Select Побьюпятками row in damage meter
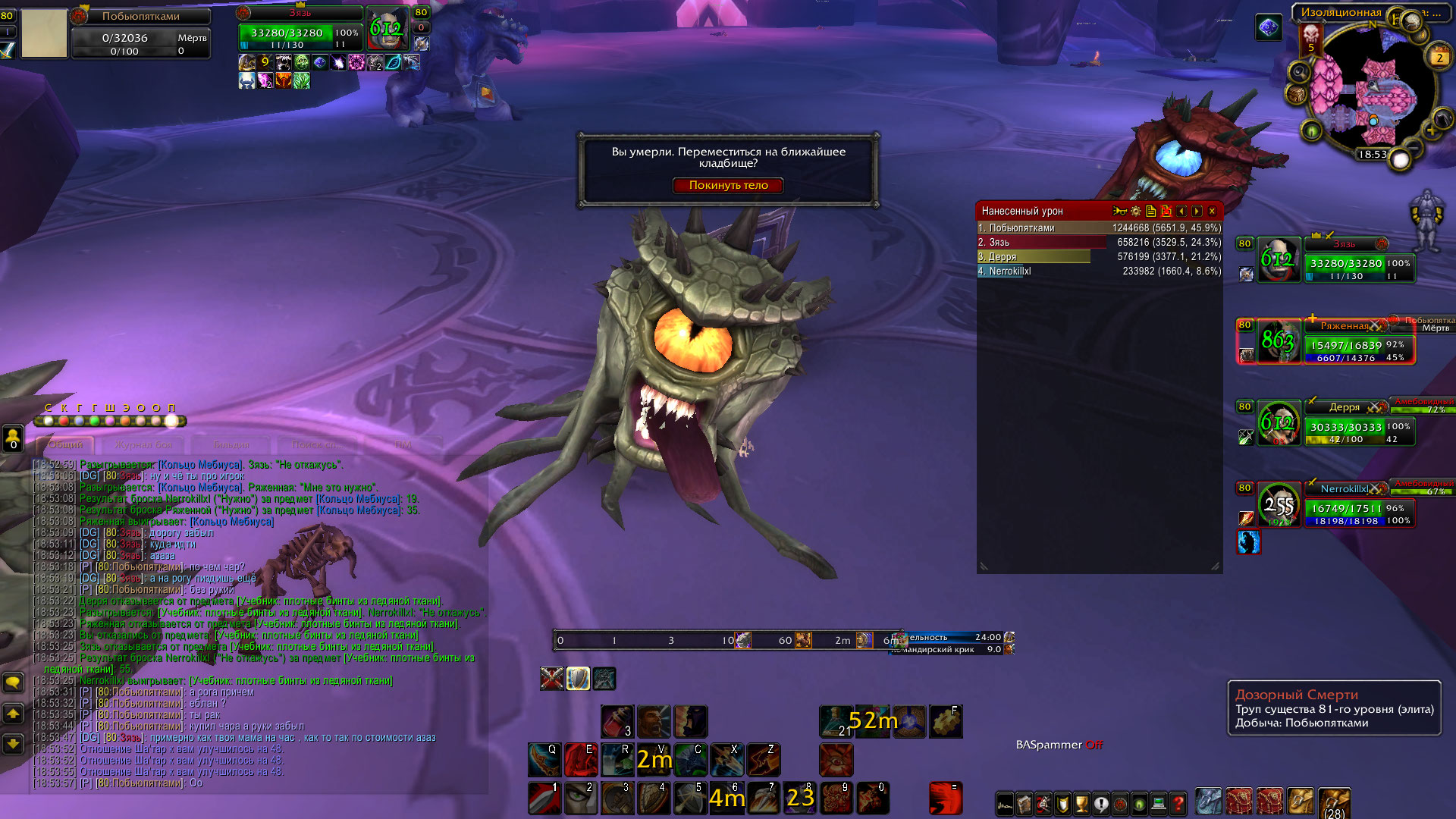1456x819 pixels. pyautogui.click(x=1099, y=227)
